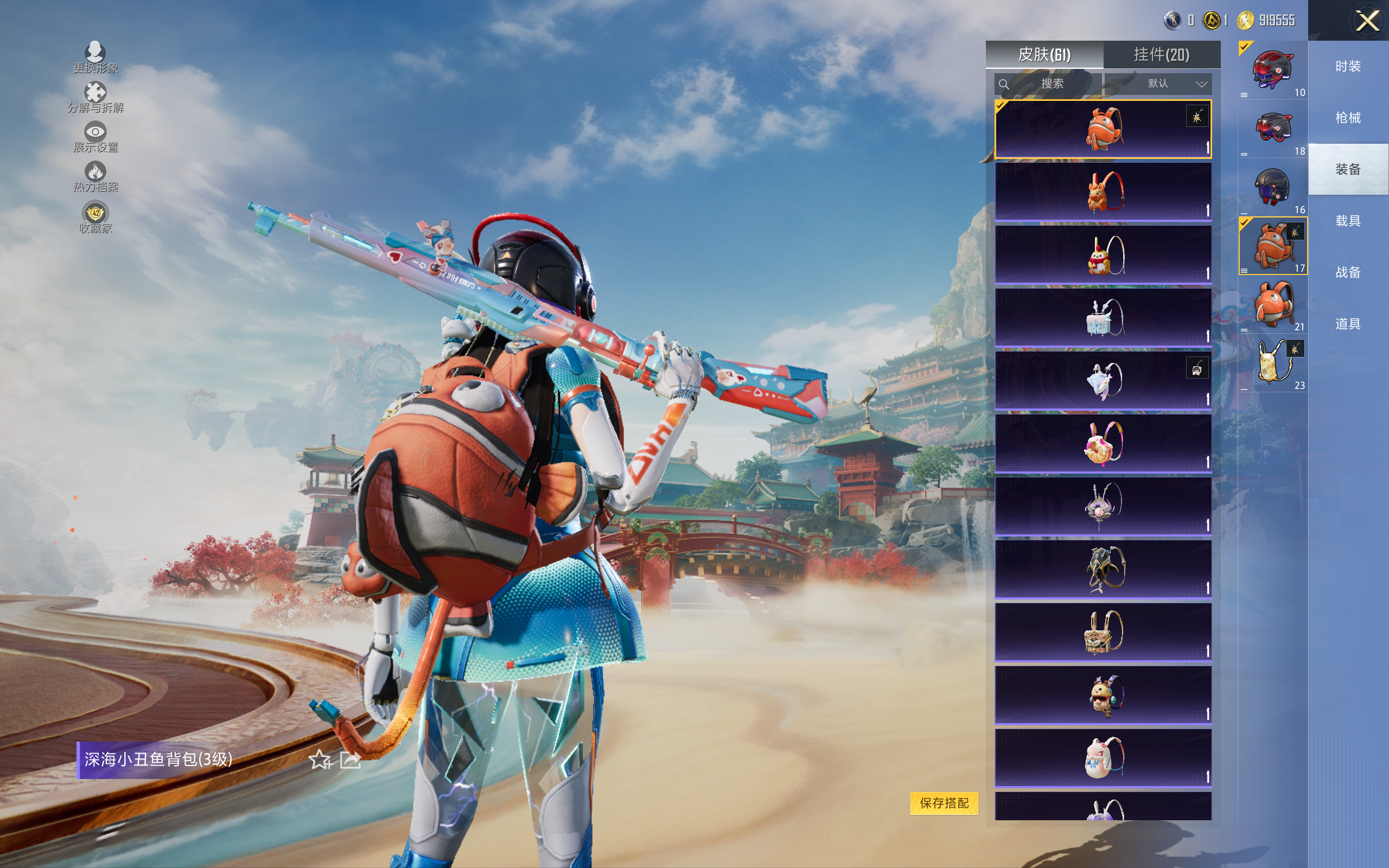Open 分解与拆解 dismantle option

(x=95, y=97)
